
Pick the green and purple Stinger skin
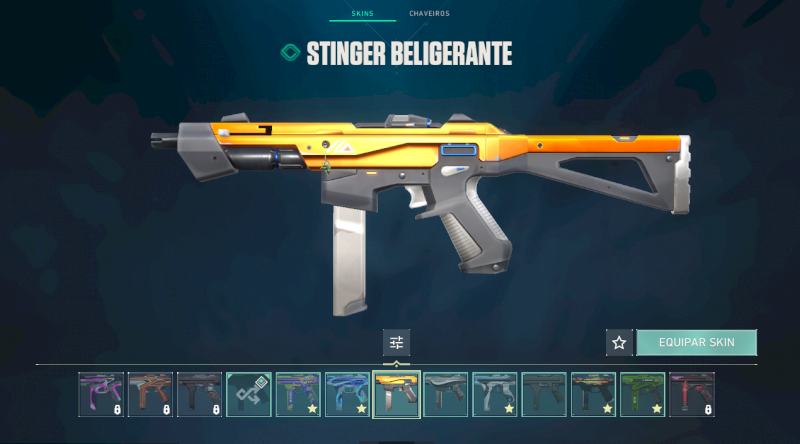pos(298,394)
